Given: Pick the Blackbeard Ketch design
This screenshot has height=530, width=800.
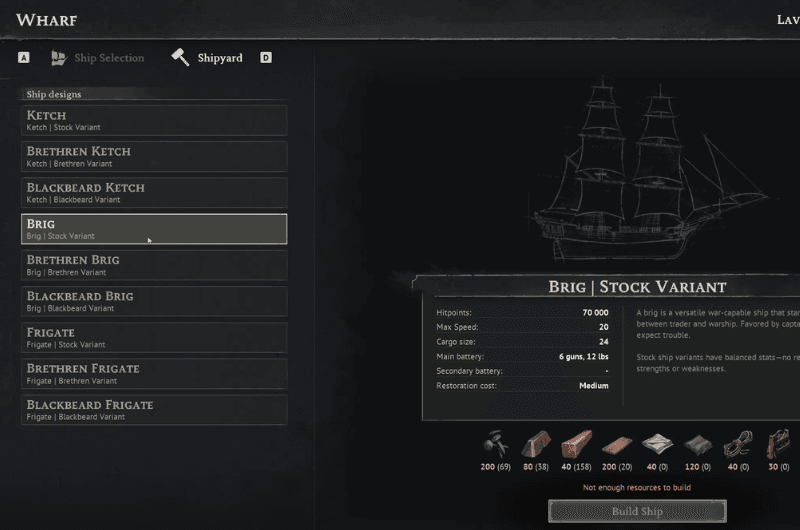Looking at the screenshot, I should click(154, 192).
